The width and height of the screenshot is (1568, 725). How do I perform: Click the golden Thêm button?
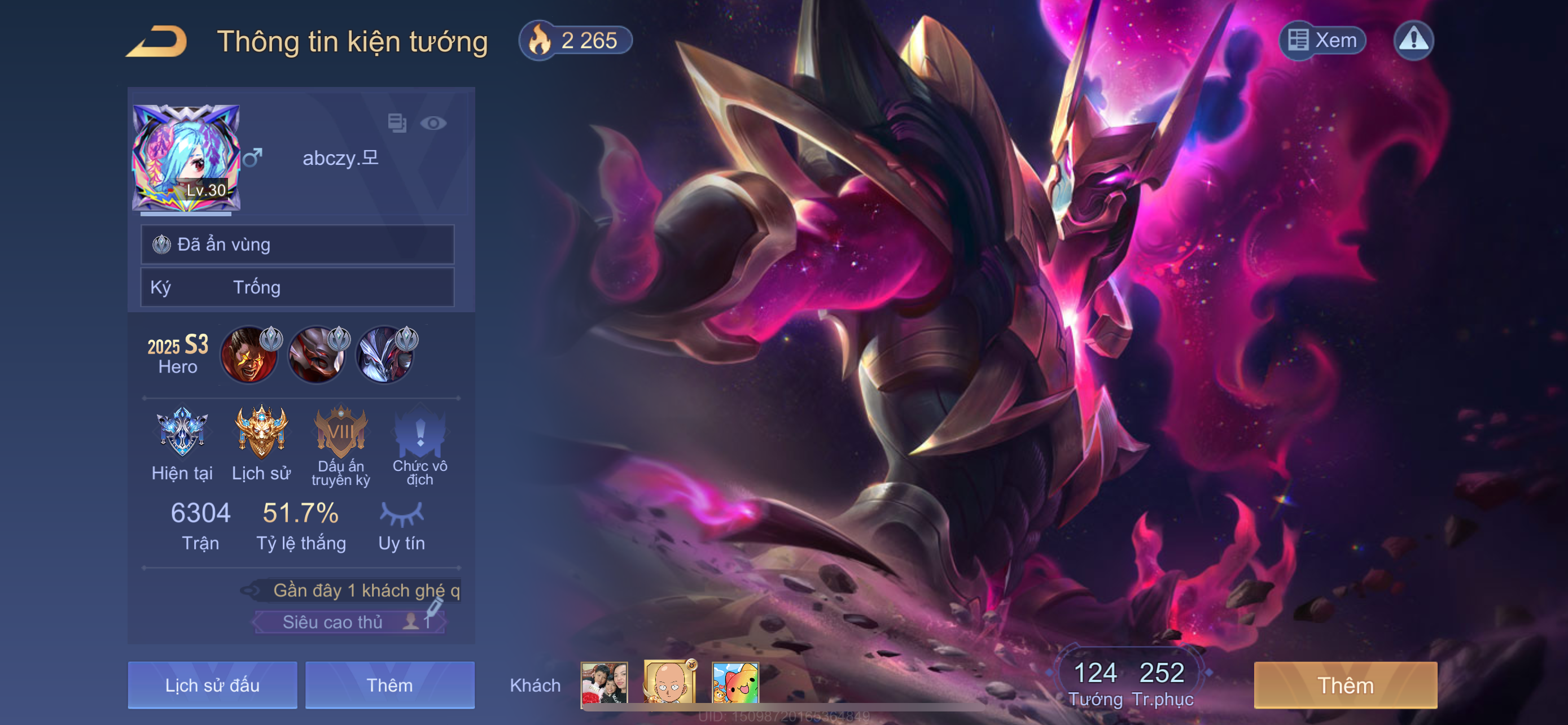click(x=1345, y=685)
